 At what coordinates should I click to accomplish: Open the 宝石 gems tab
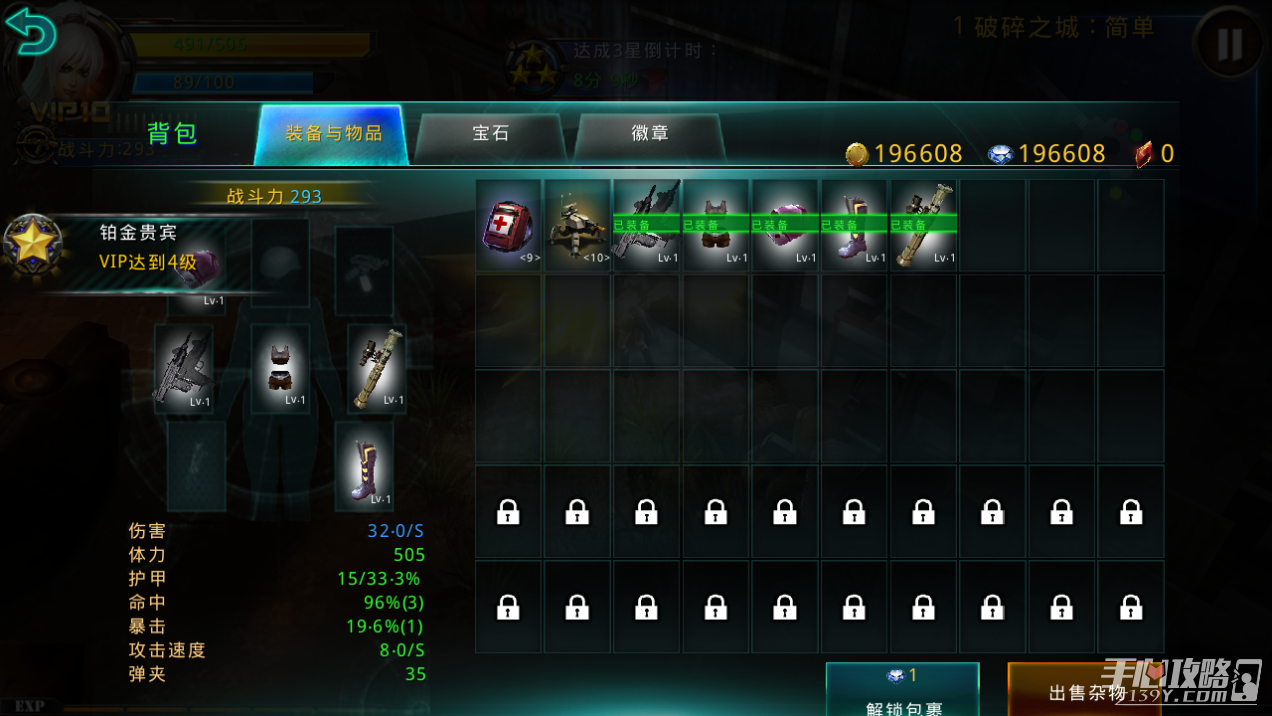[x=490, y=134]
